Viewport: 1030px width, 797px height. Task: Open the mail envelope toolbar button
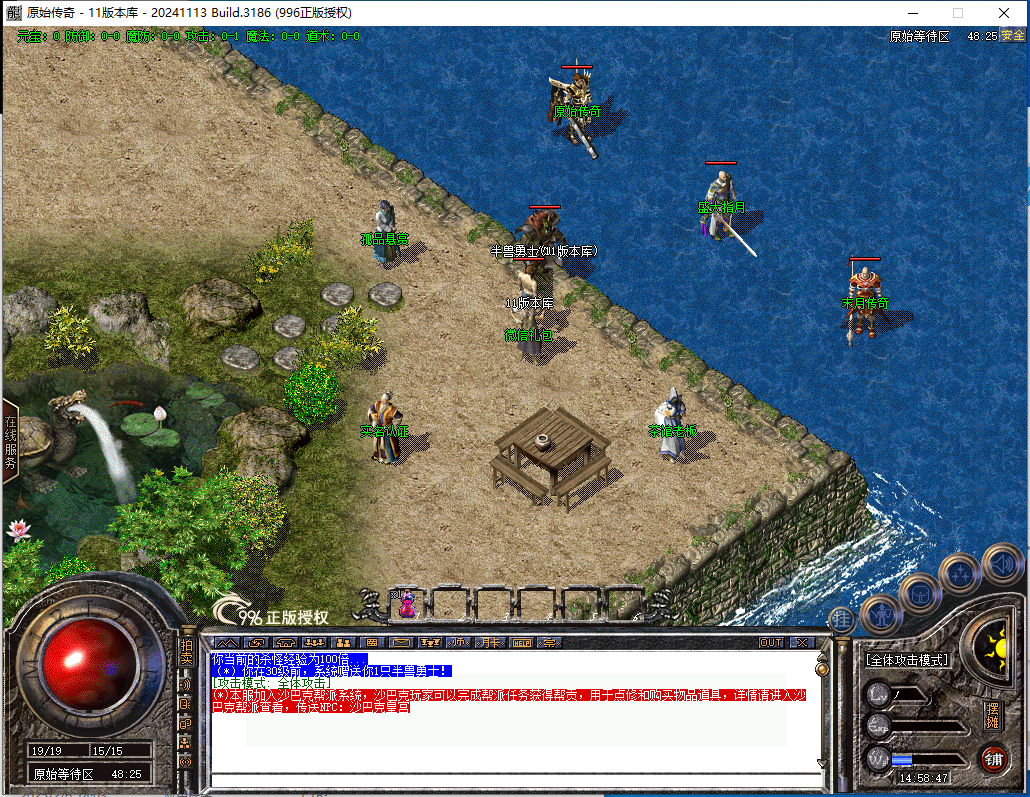click(401, 642)
